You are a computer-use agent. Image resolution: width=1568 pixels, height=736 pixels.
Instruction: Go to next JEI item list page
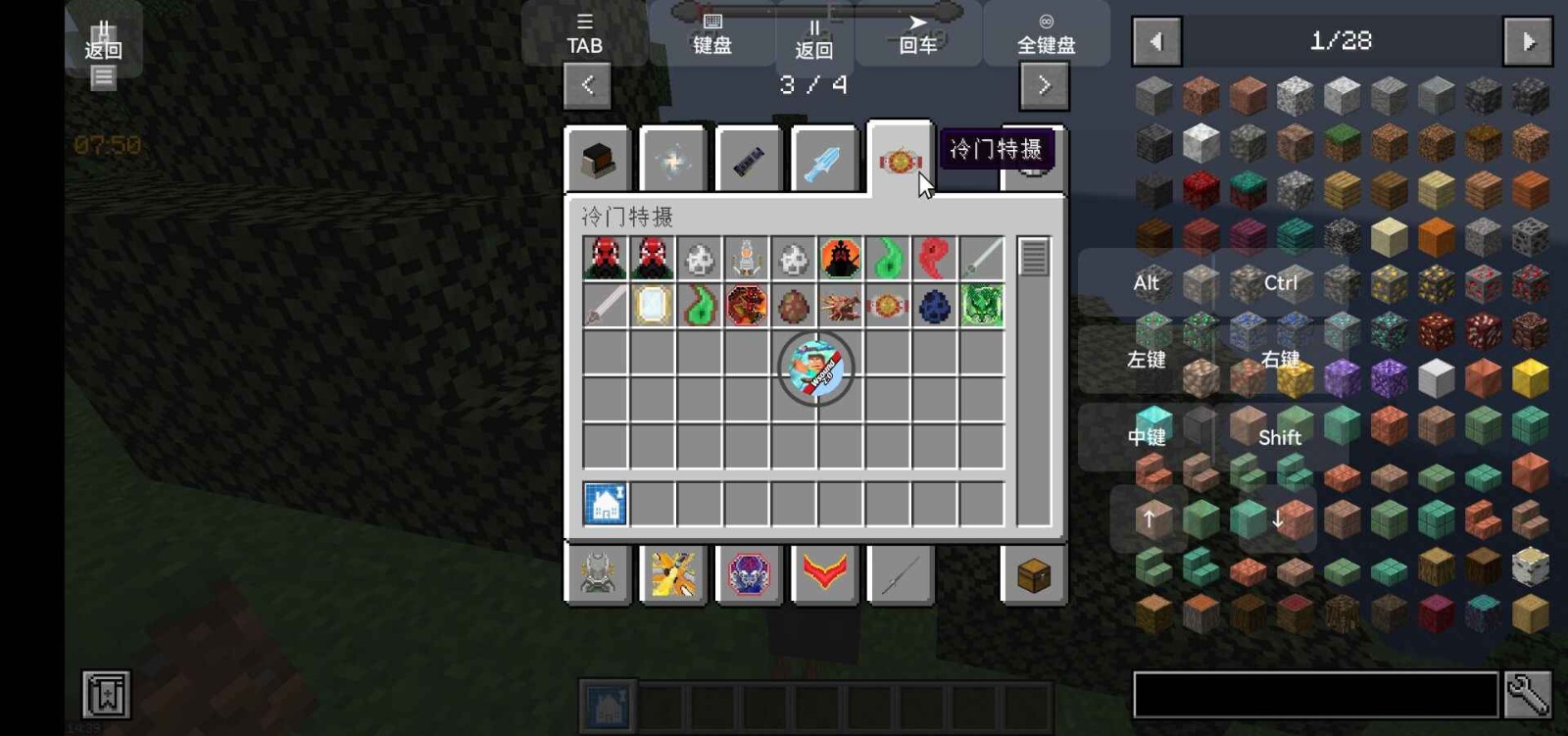pos(1527,42)
